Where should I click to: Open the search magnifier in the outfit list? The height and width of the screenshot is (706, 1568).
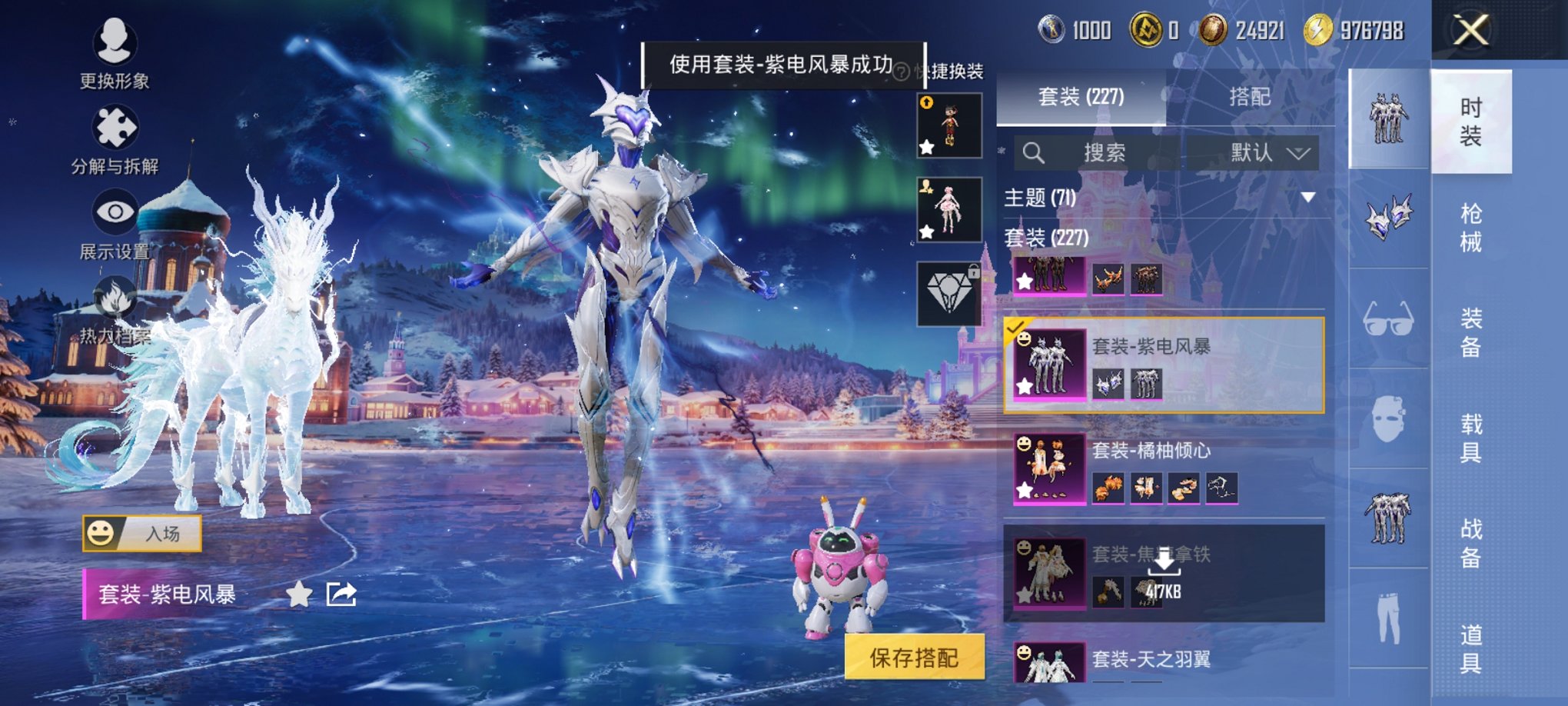pyautogui.click(x=1035, y=152)
